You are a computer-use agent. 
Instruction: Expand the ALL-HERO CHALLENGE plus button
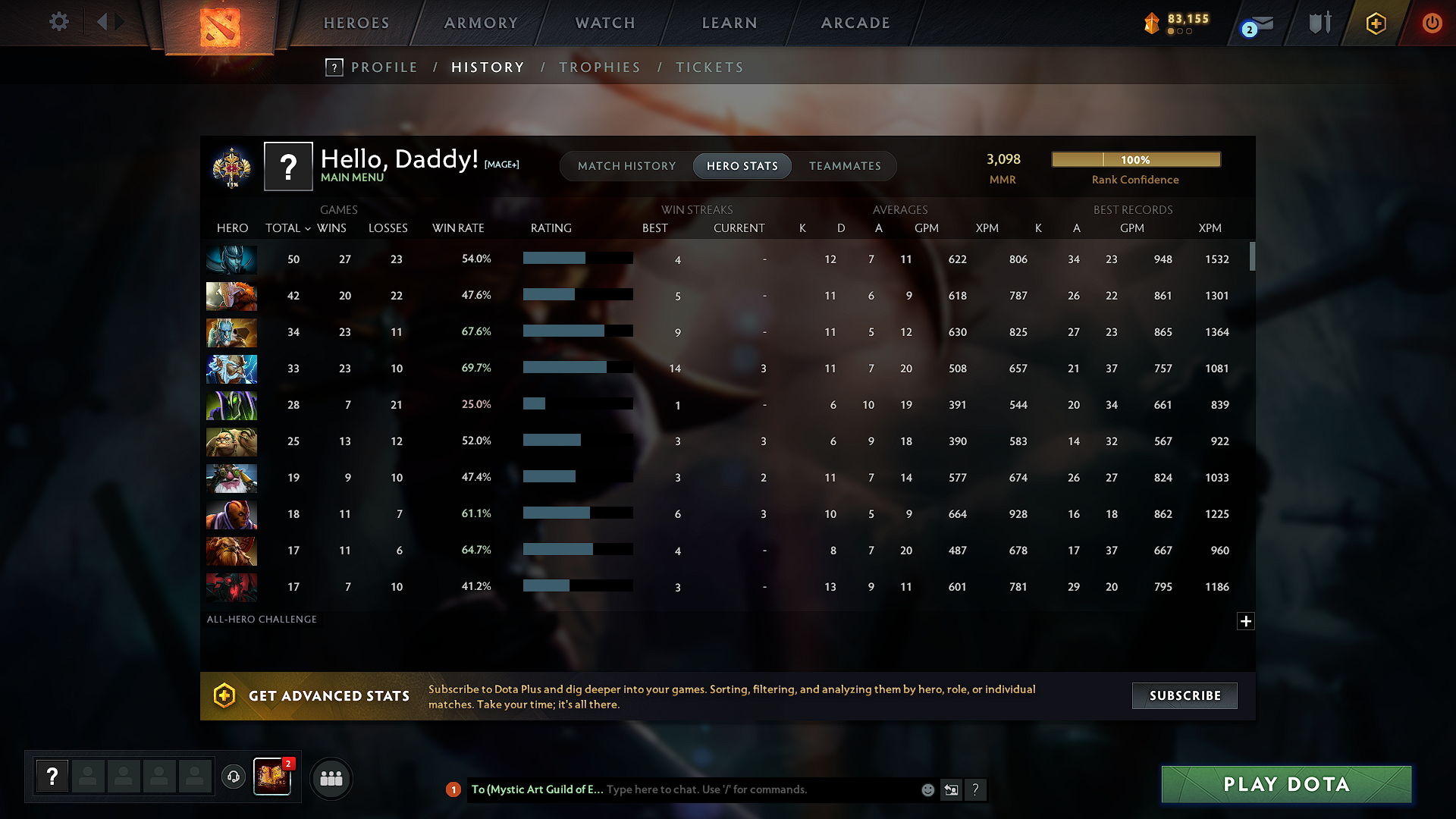pos(1246,621)
